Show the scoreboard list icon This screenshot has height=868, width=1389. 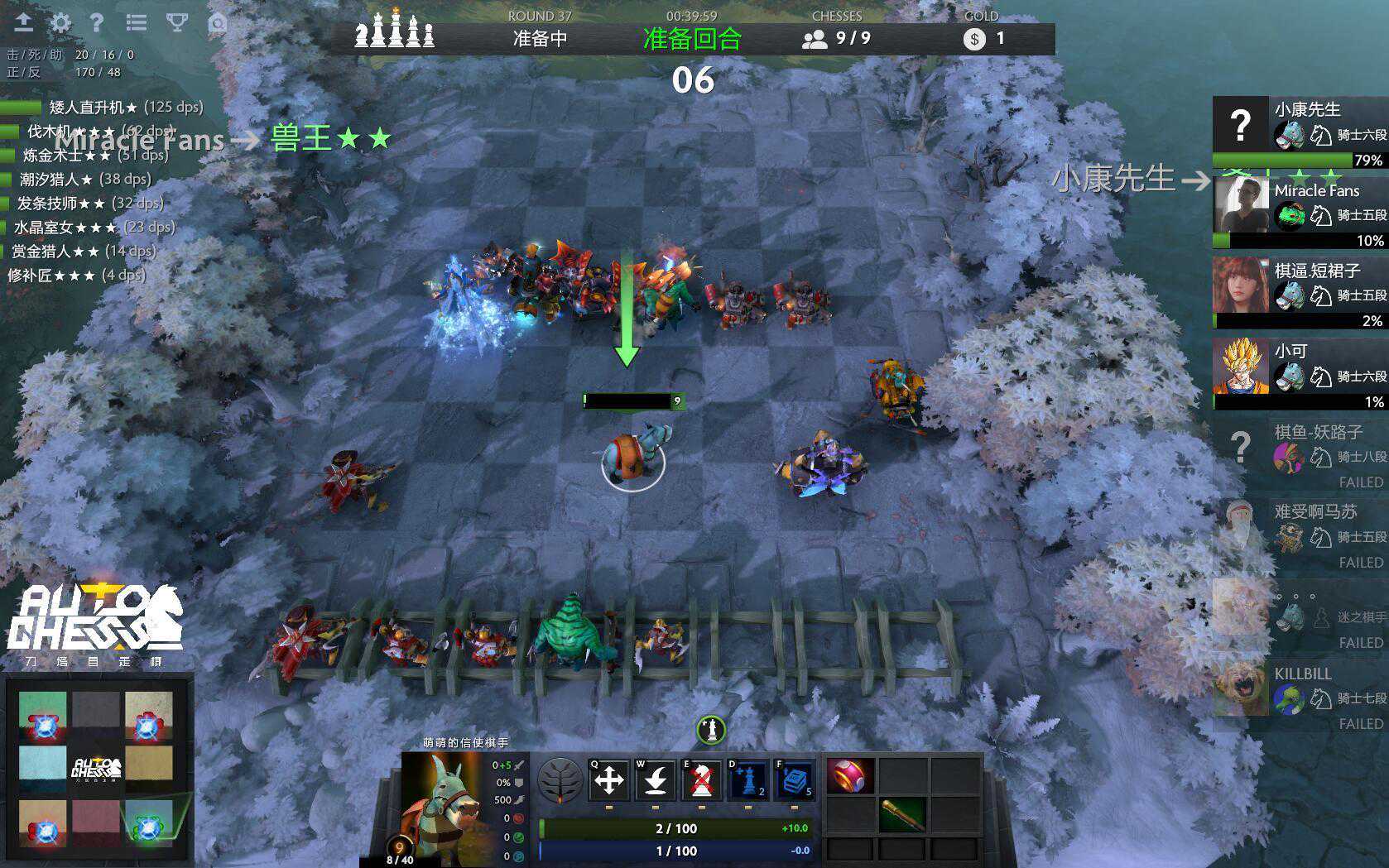pos(137,22)
